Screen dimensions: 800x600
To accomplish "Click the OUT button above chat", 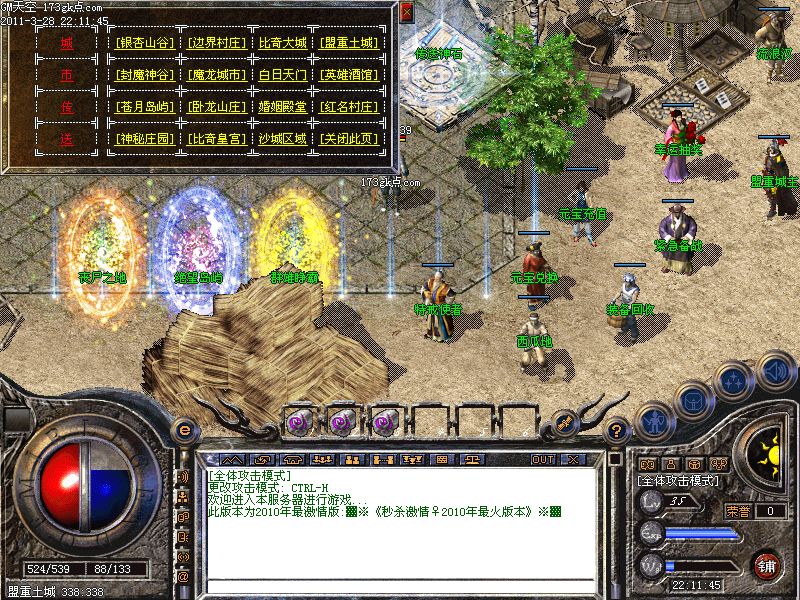I will coord(543,459).
